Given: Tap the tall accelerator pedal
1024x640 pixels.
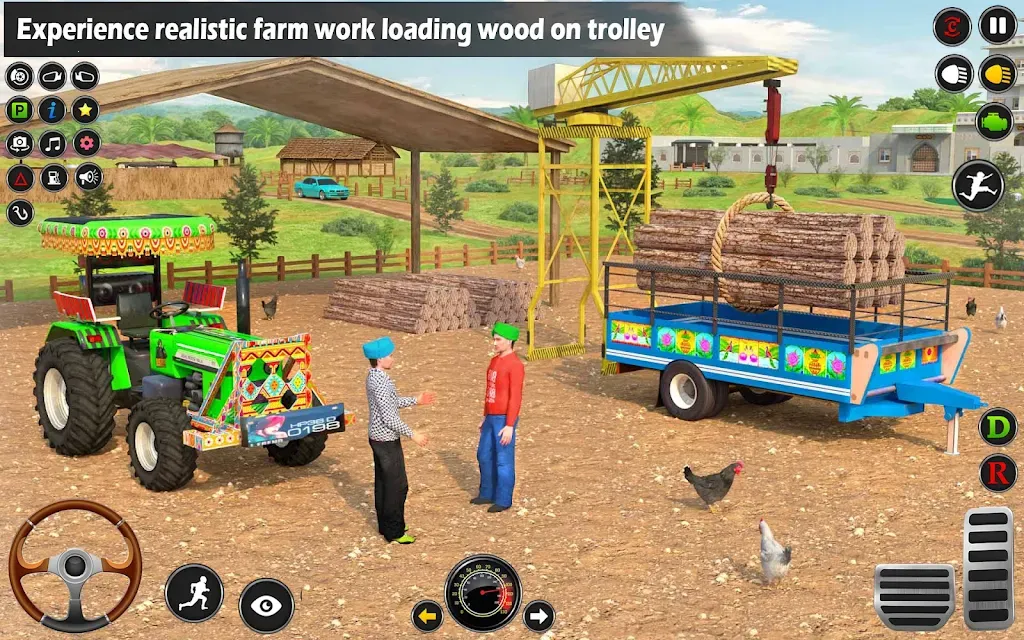Looking at the screenshot, I should point(988,568).
